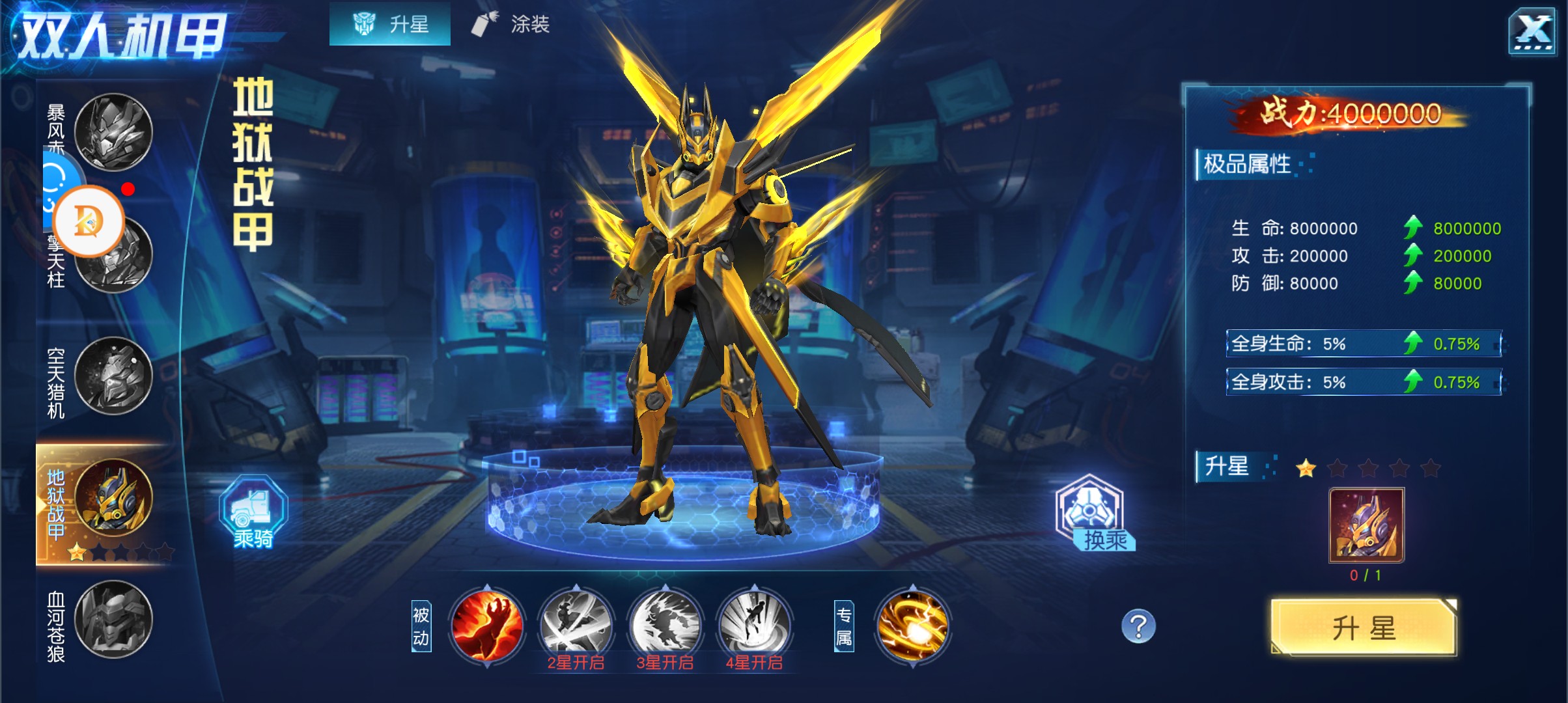Open the orange D floating overlay icon

click(x=89, y=221)
